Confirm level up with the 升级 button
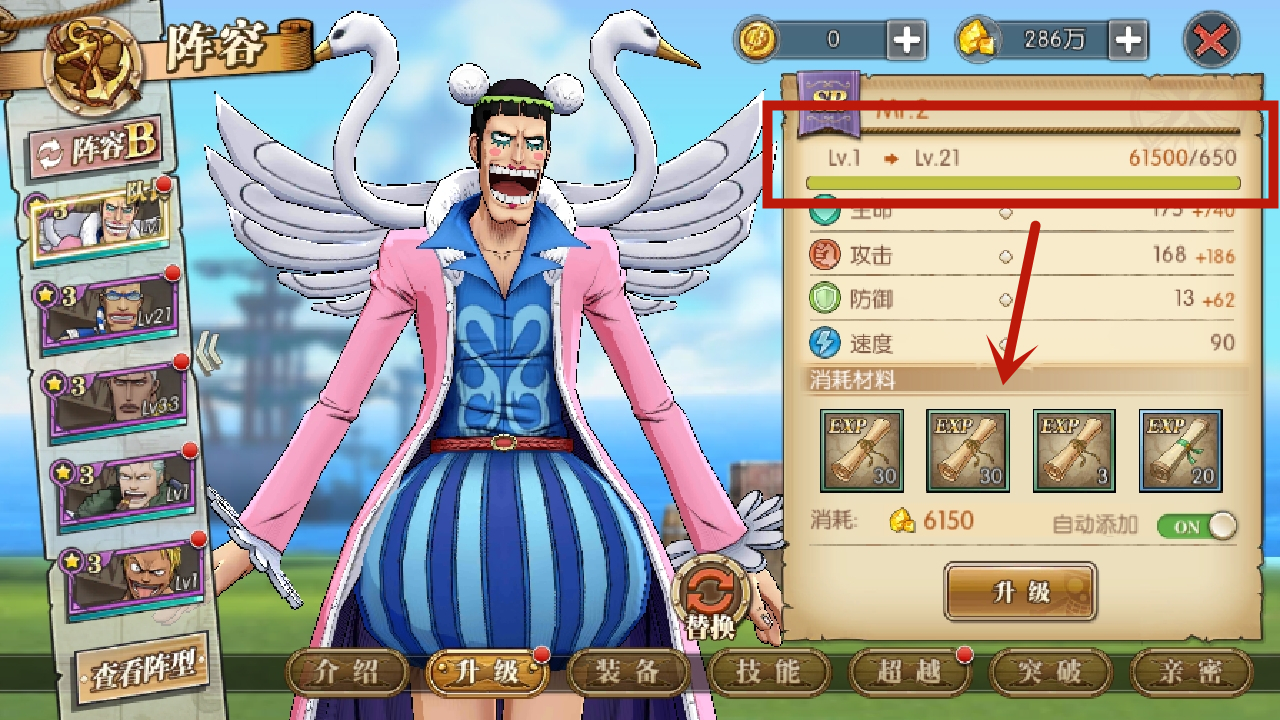The width and height of the screenshot is (1280, 720). pyautogui.click(x=1020, y=591)
